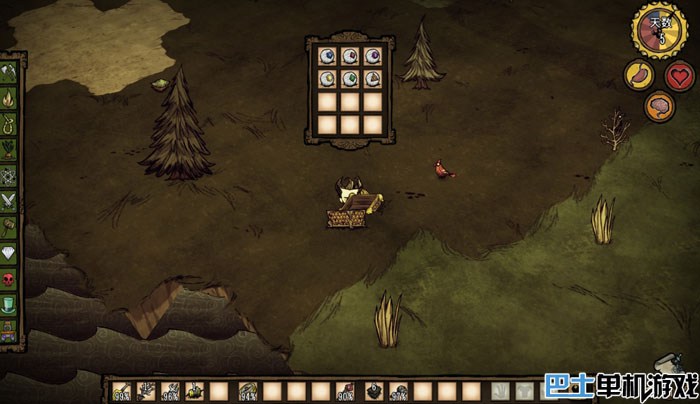Click the brain sanity icon
The image size is (700, 404).
point(658,106)
